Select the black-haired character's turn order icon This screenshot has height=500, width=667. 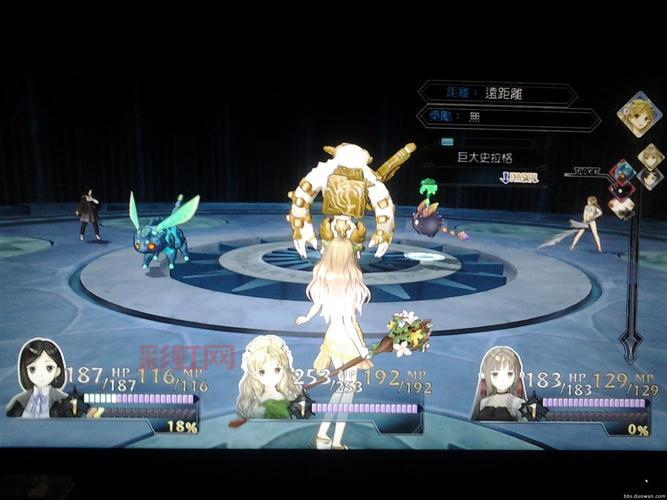tap(650, 179)
